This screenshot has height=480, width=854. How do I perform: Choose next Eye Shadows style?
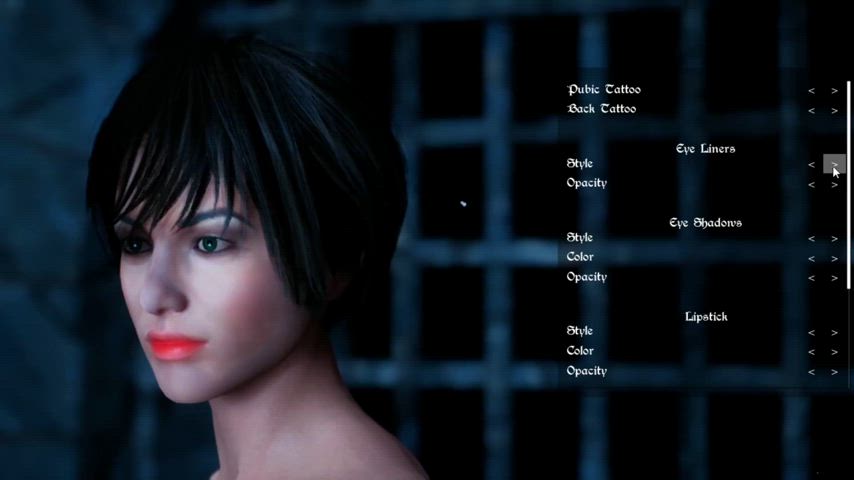point(835,239)
